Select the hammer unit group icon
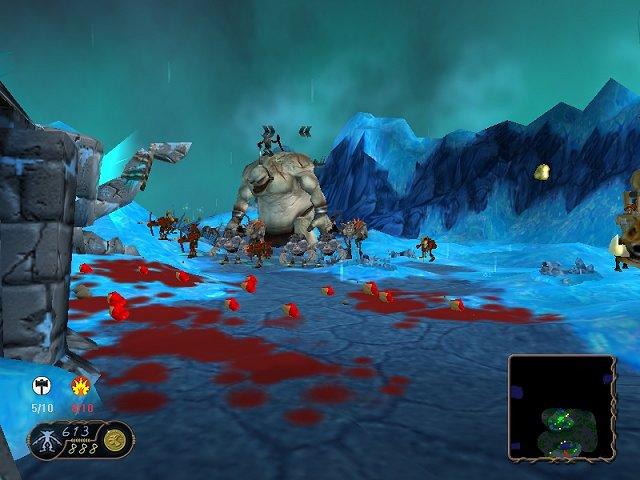Image resolution: width=640 pixels, height=480 pixels. (x=41, y=386)
